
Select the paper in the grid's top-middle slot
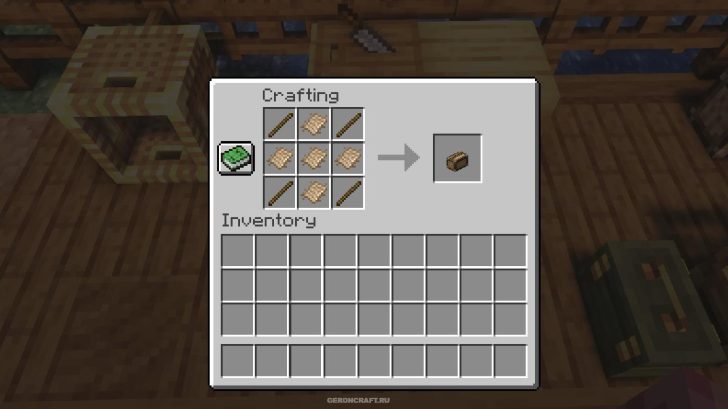[x=314, y=125]
